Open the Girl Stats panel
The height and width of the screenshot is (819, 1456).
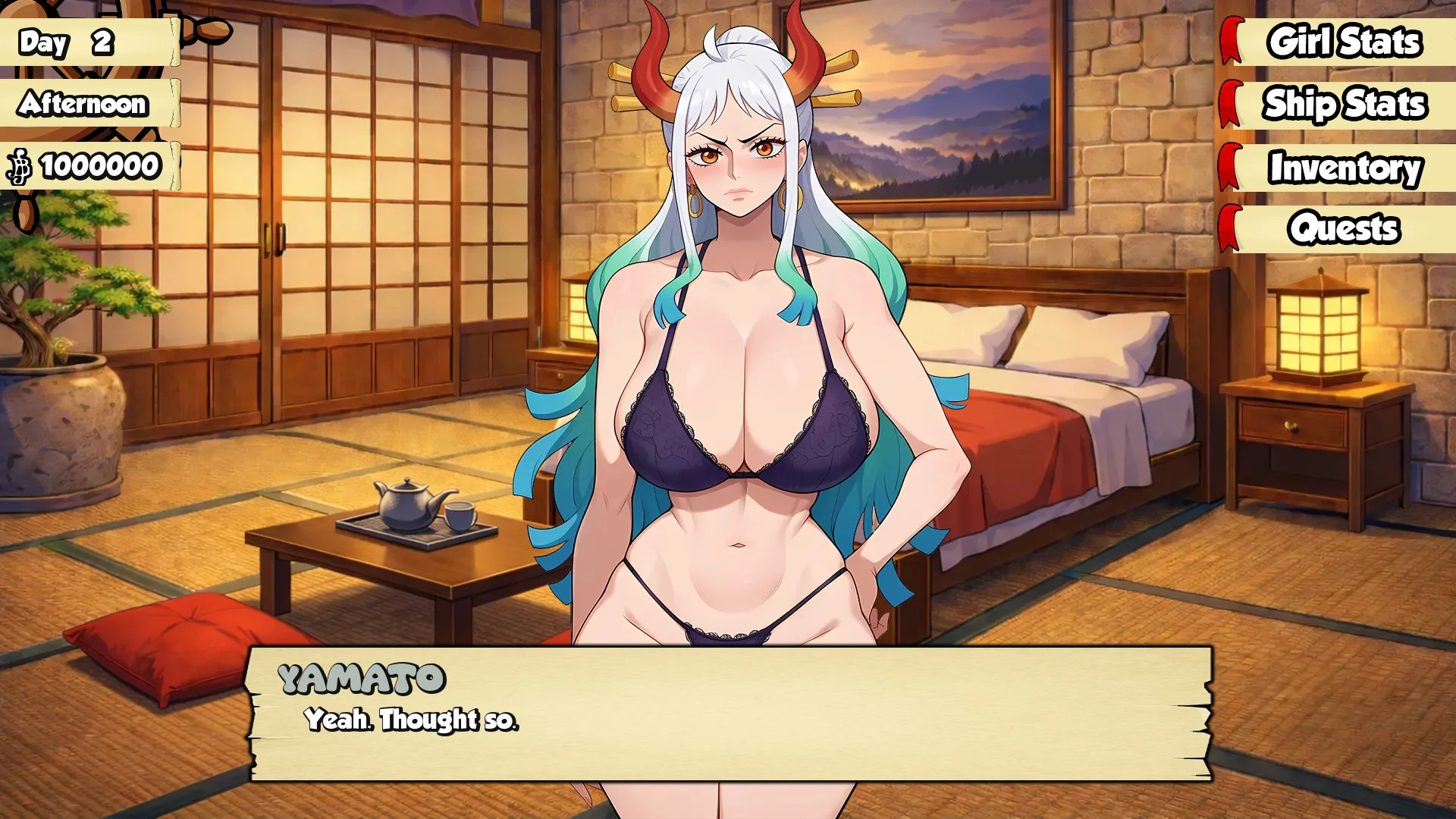click(x=1343, y=42)
